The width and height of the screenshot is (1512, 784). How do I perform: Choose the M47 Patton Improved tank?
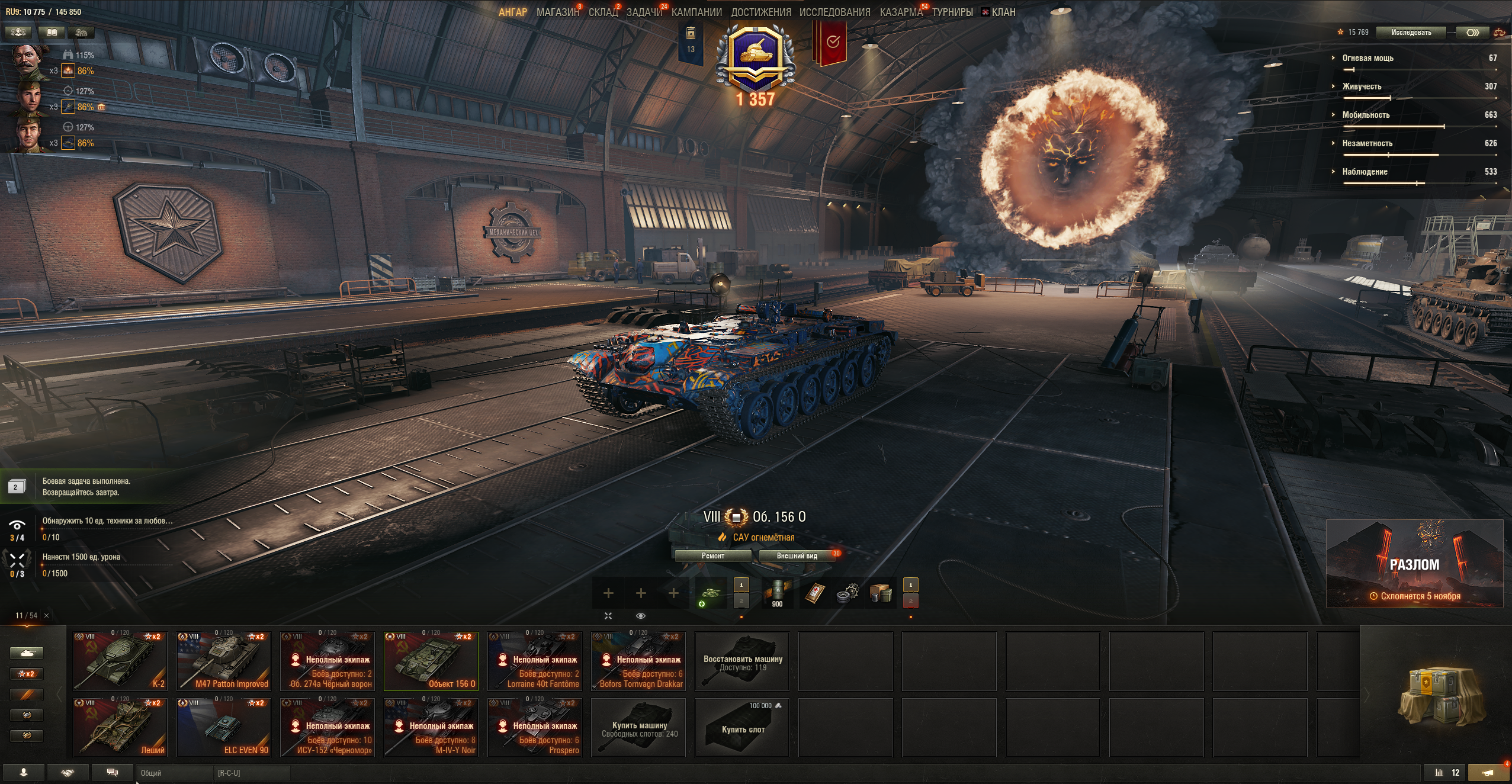click(x=224, y=661)
